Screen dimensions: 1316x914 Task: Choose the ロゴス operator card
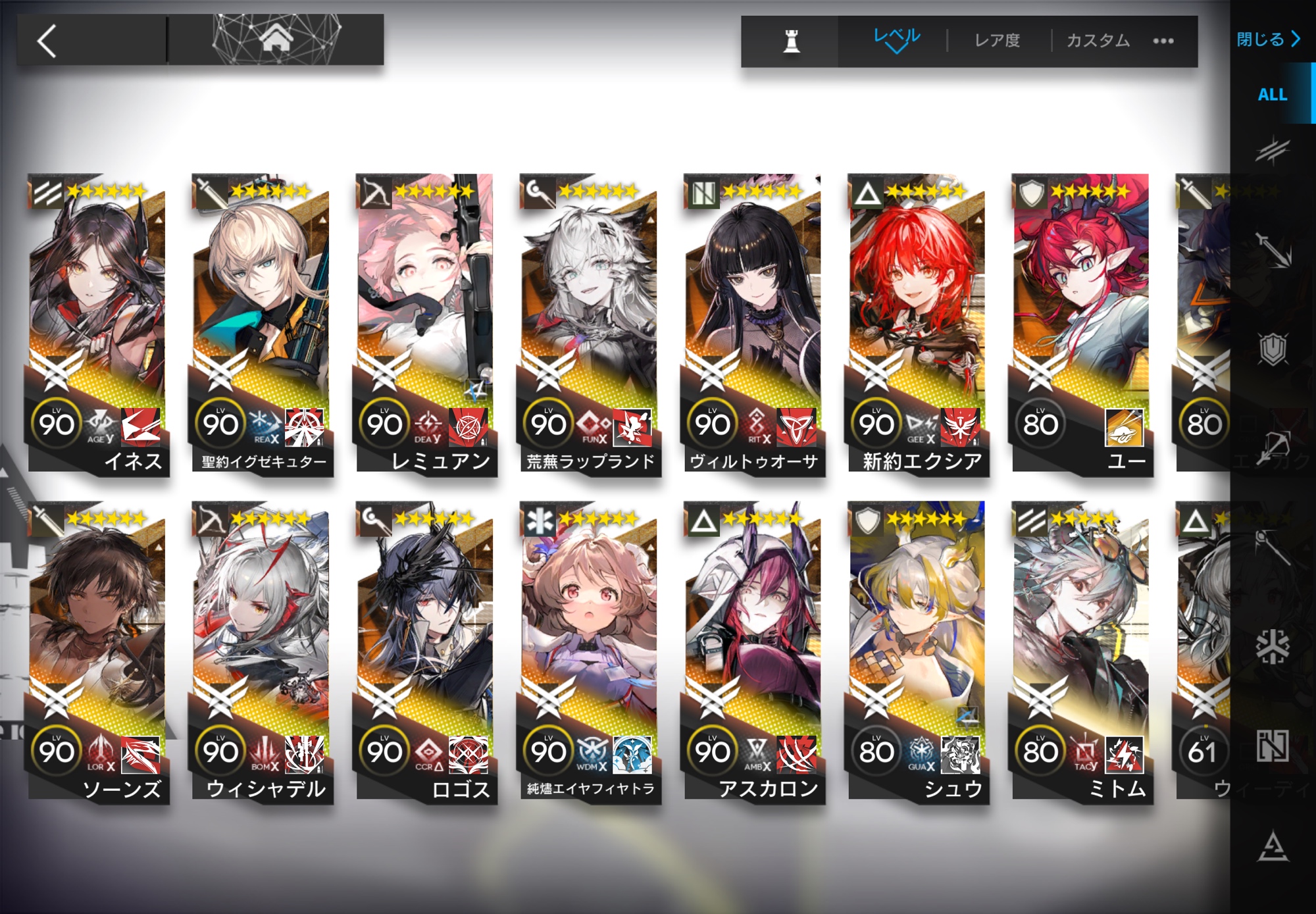tap(425, 651)
